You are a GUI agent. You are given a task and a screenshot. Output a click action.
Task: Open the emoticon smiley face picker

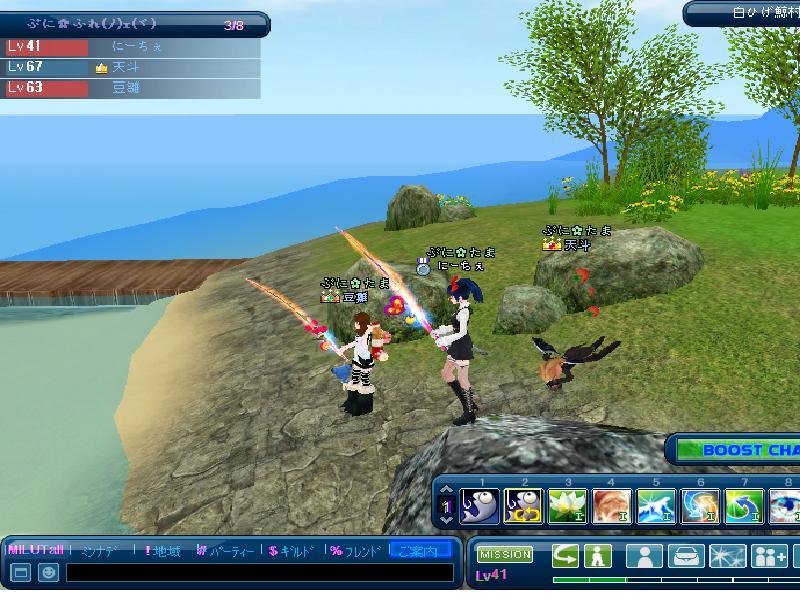coord(47,573)
